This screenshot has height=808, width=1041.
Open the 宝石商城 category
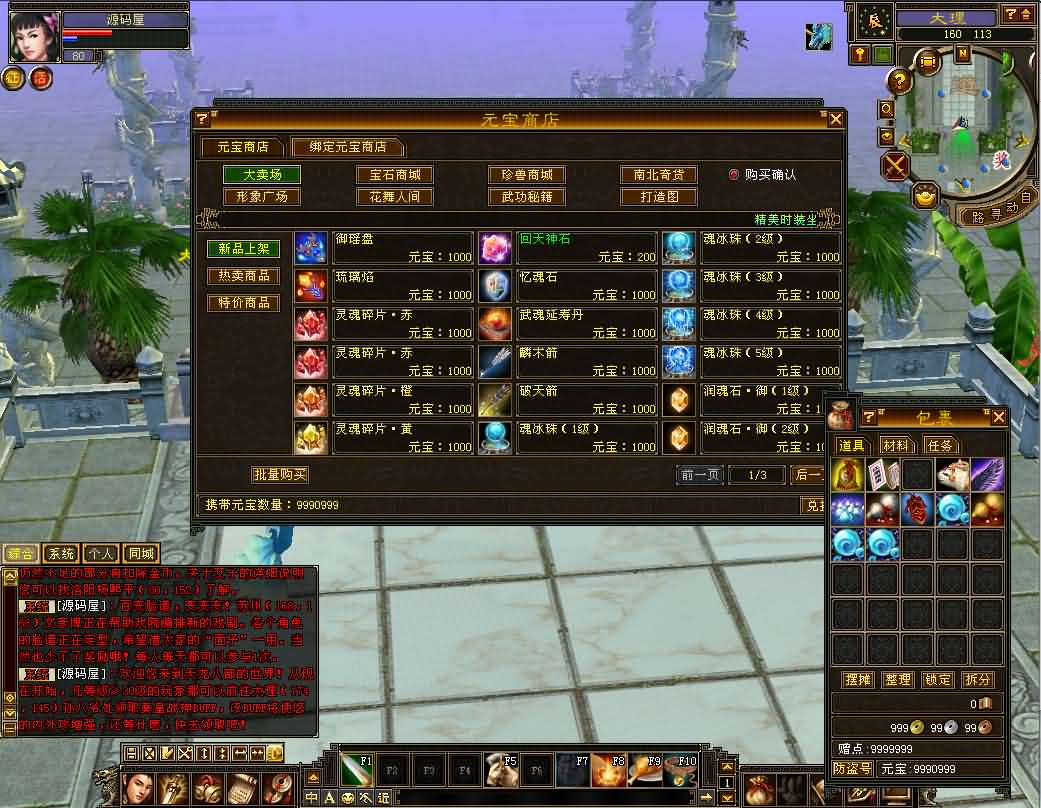[x=395, y=175]
